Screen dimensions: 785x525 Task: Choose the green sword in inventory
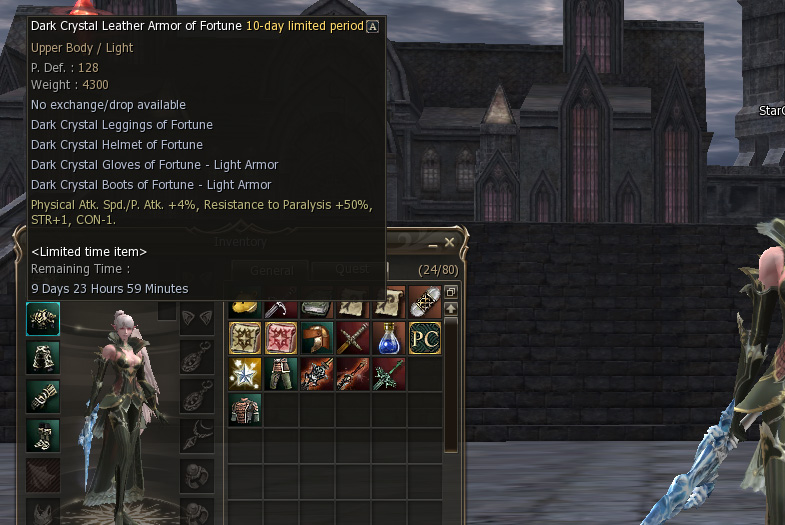tap(389, 374)
